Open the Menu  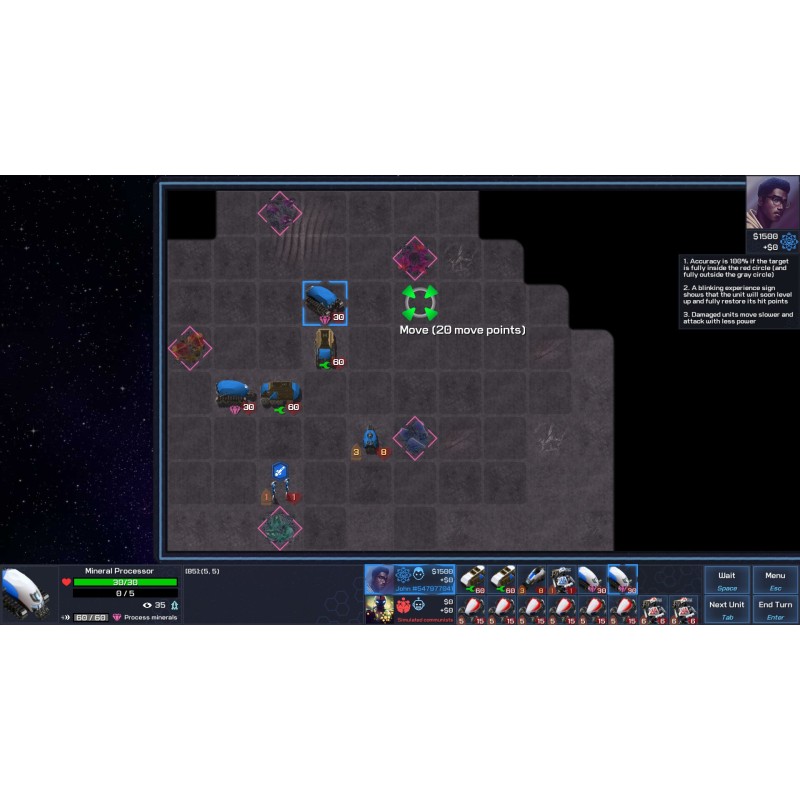pos(775,579)
